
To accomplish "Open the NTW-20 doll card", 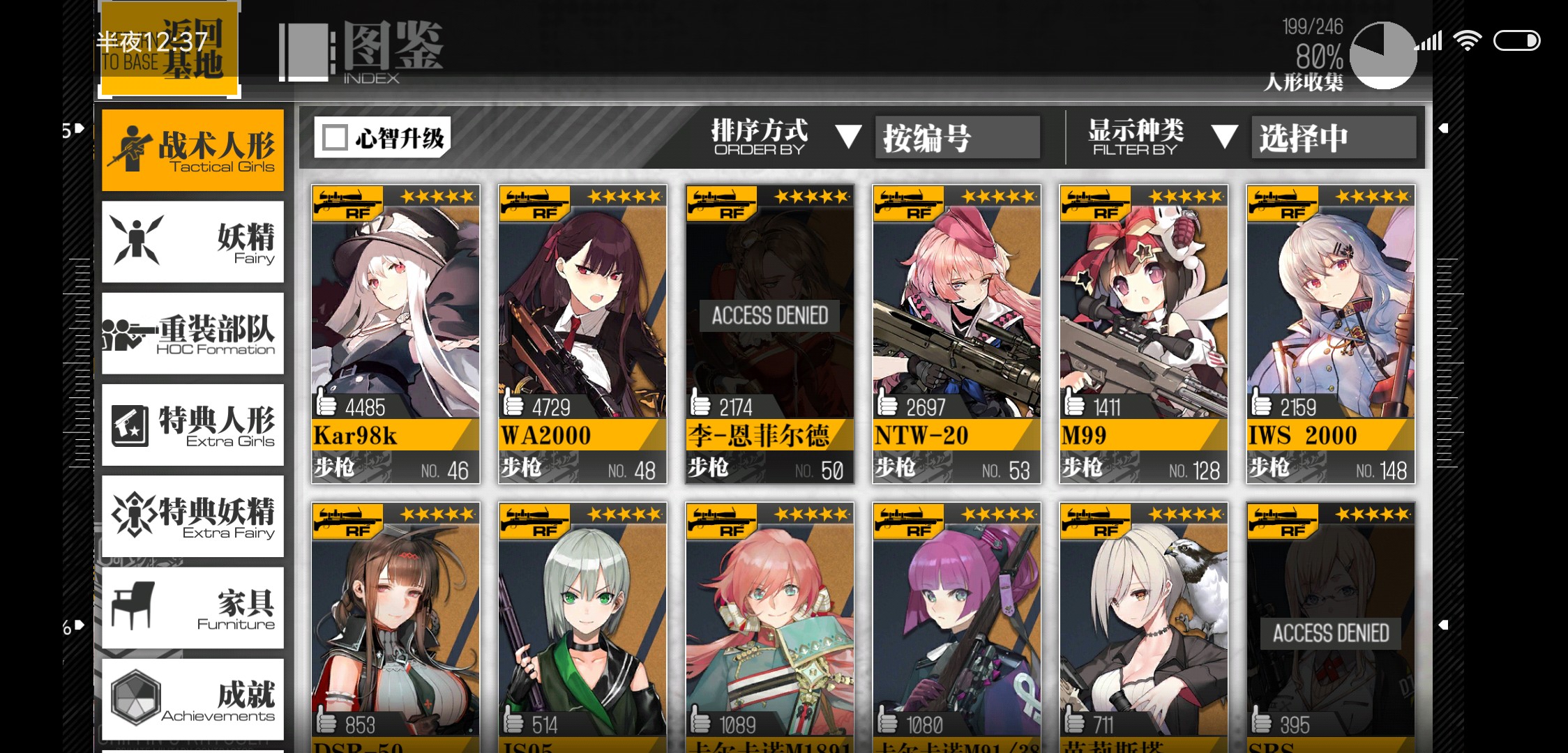I will point(956,333).
